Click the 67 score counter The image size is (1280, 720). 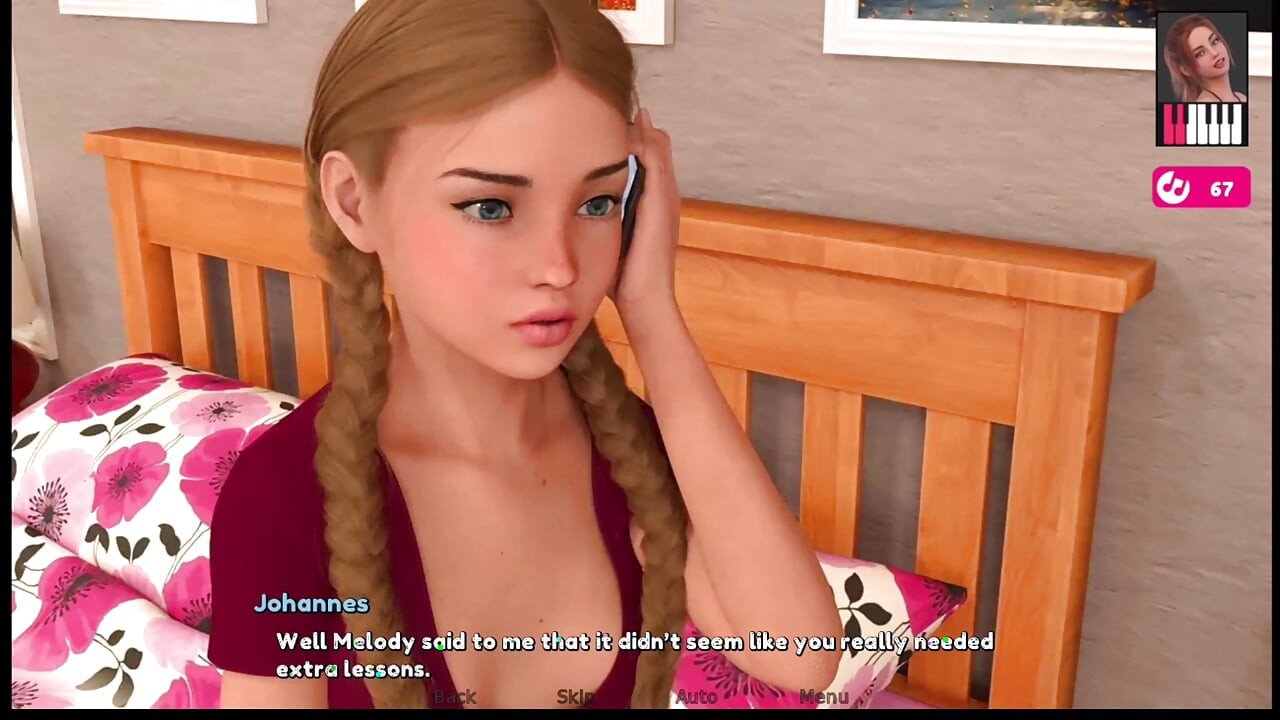pyautogui.click(x=1219, y=188)
